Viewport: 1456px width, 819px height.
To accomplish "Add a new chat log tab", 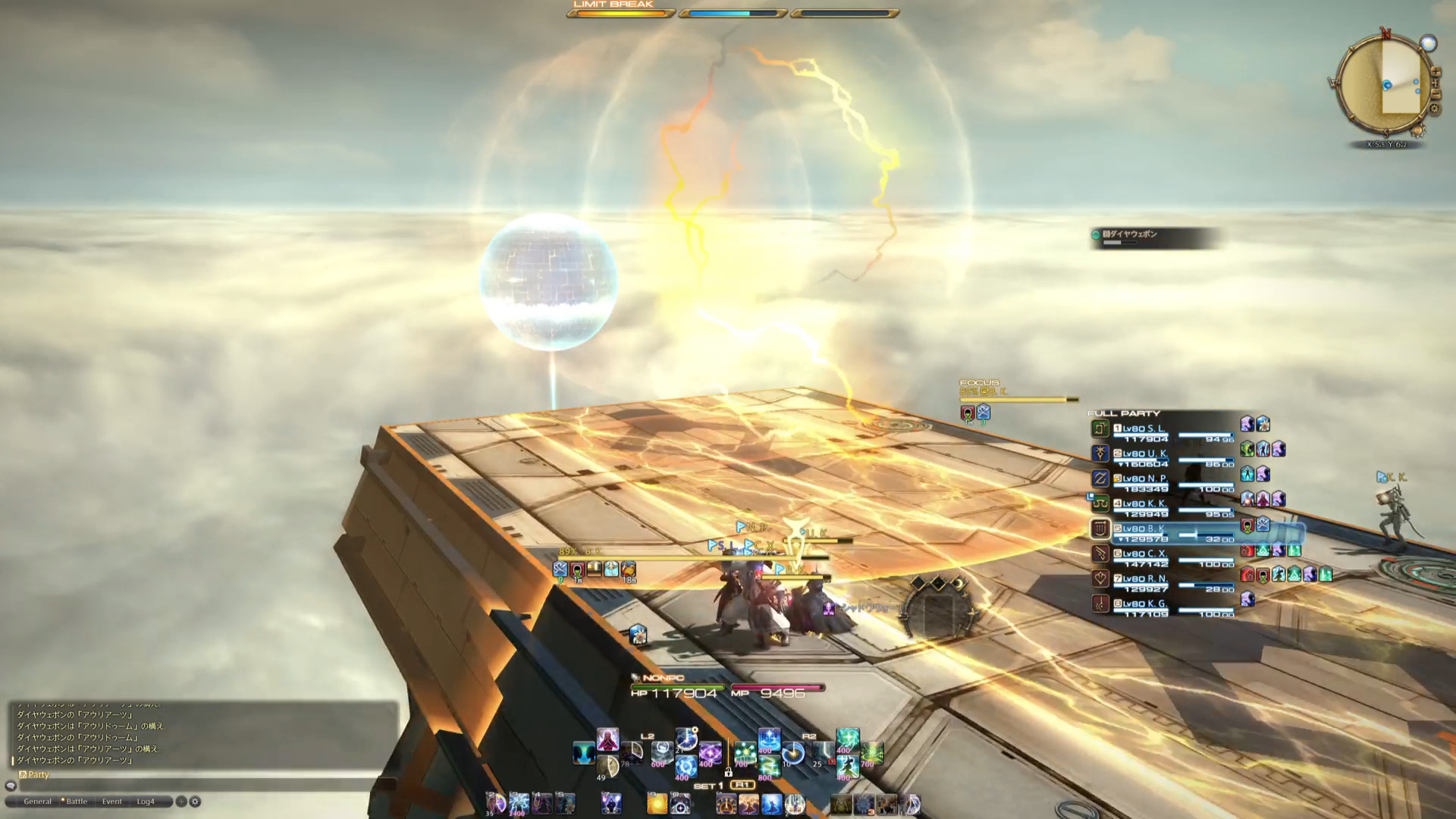I will click(x=181, y=802).
